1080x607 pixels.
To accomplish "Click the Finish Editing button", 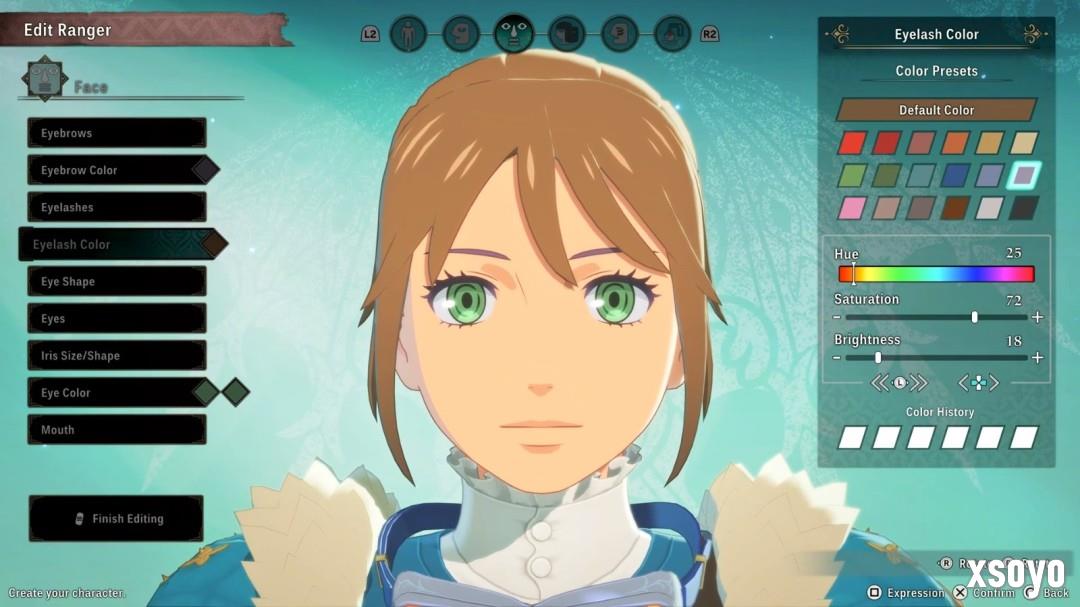I will coord(116,519).
